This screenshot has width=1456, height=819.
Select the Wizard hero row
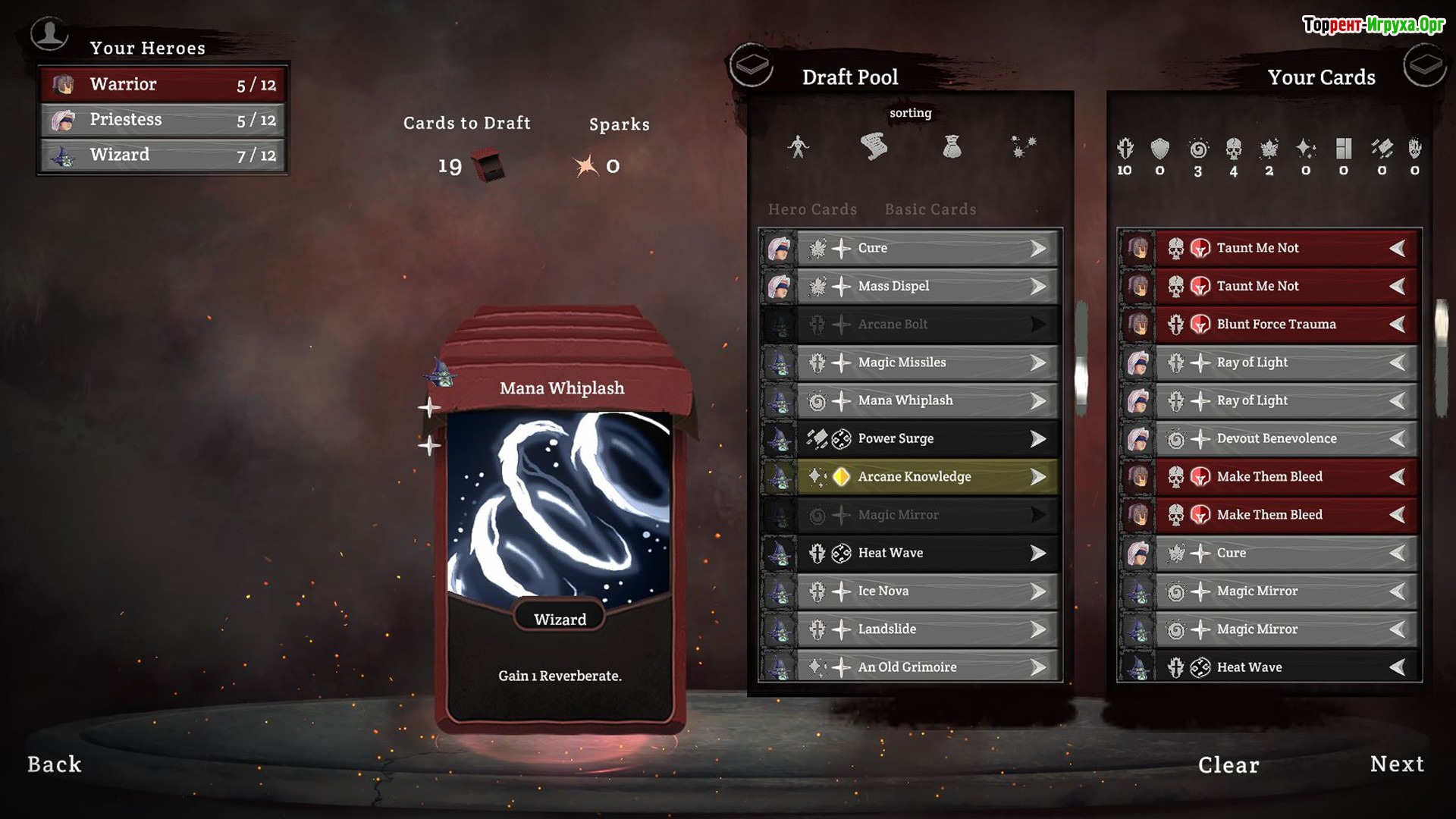tap(163, 155)
